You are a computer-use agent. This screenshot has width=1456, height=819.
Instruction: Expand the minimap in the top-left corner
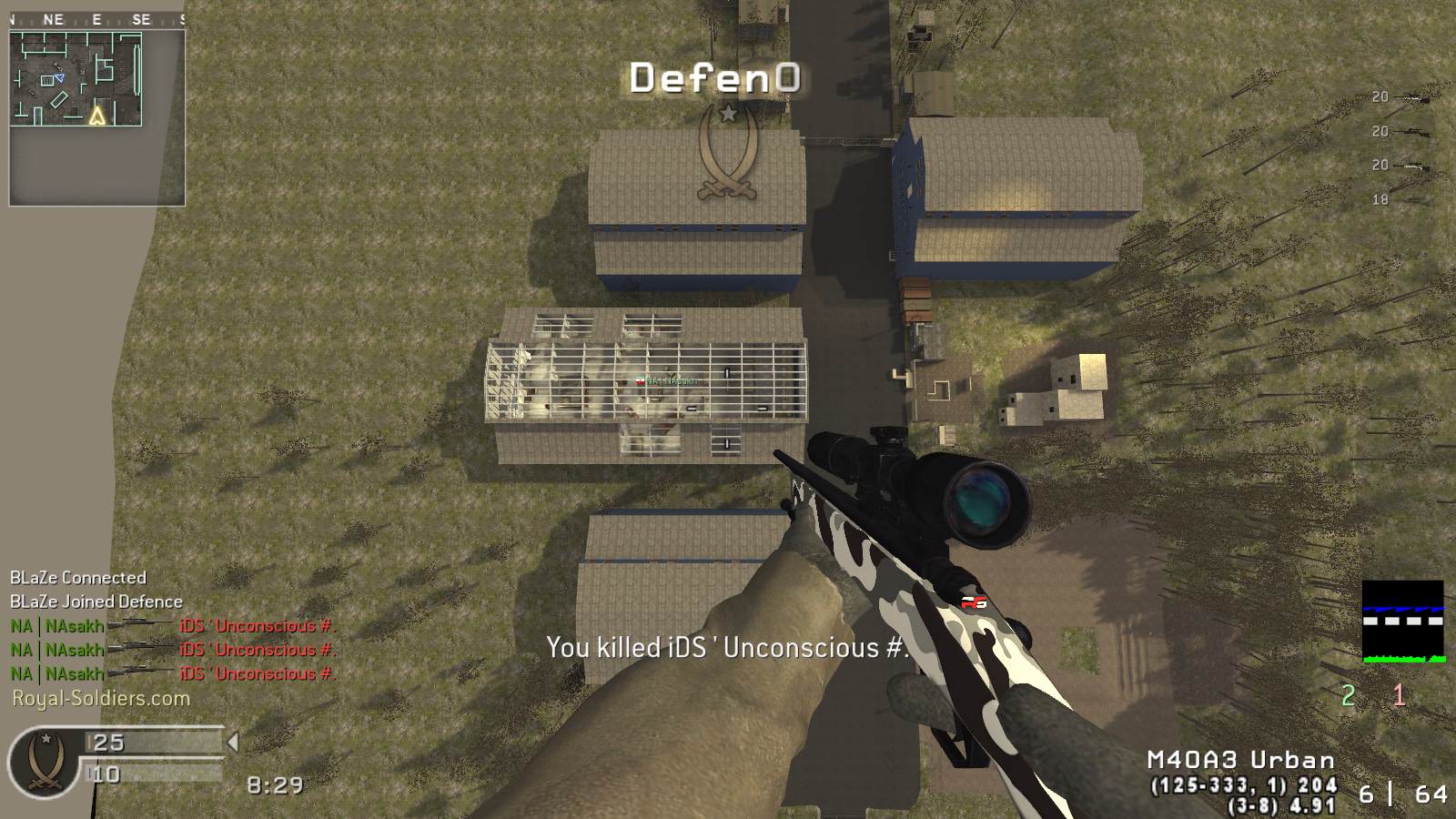[77, 77]
